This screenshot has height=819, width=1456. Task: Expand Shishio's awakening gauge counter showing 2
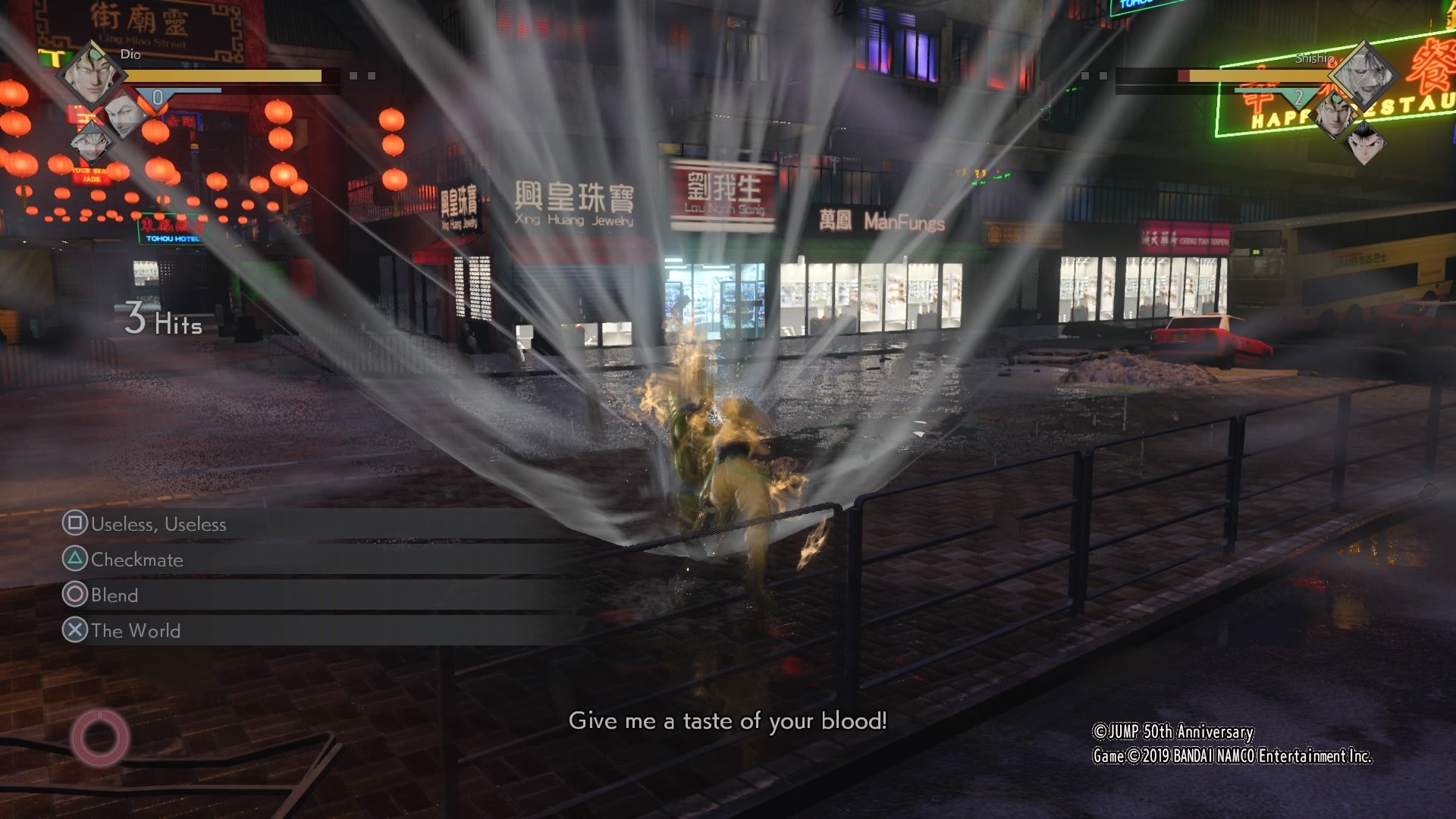click(x=1298, y=97)
